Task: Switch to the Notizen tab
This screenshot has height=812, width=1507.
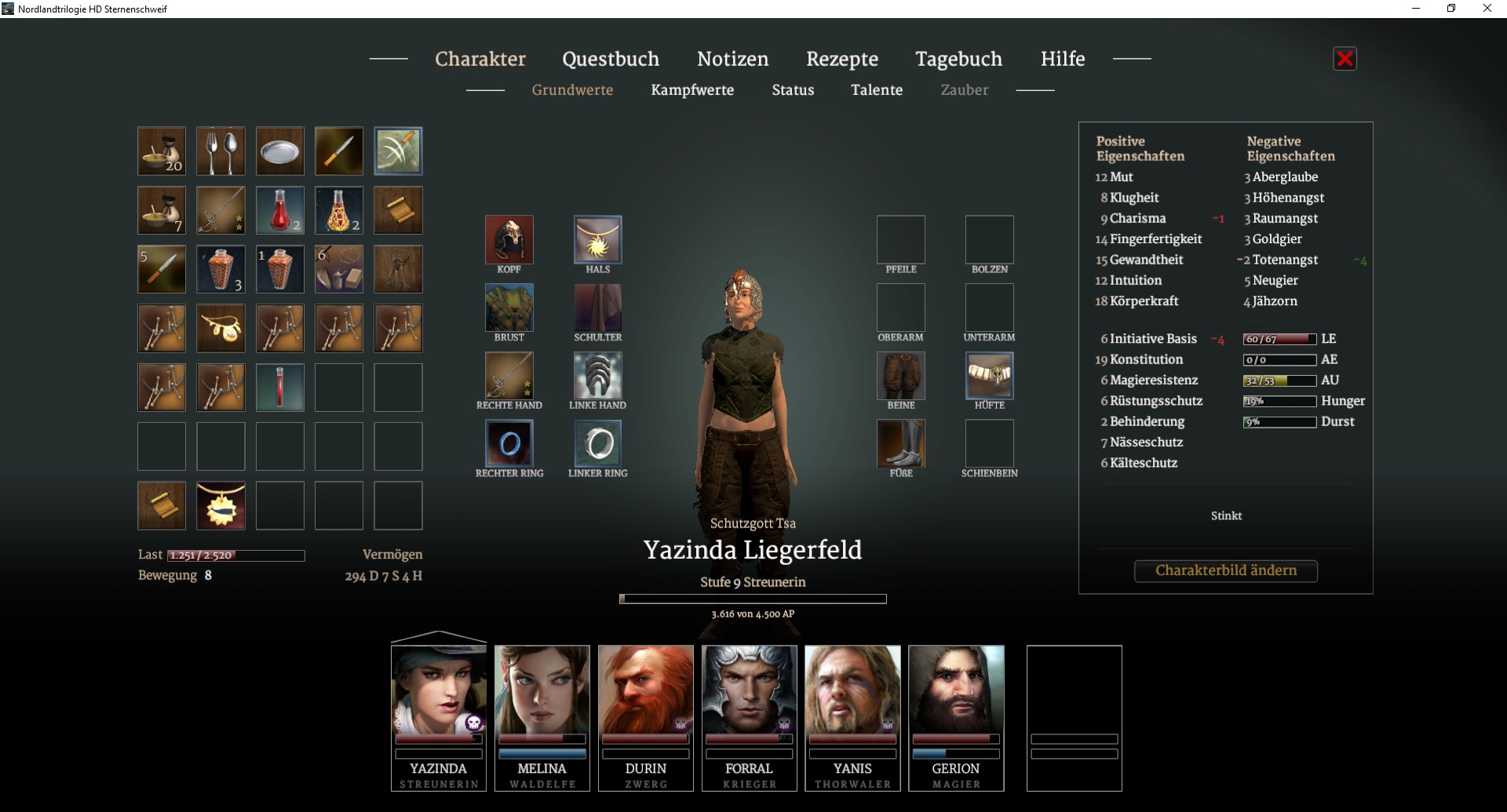Action: [732, 59]
